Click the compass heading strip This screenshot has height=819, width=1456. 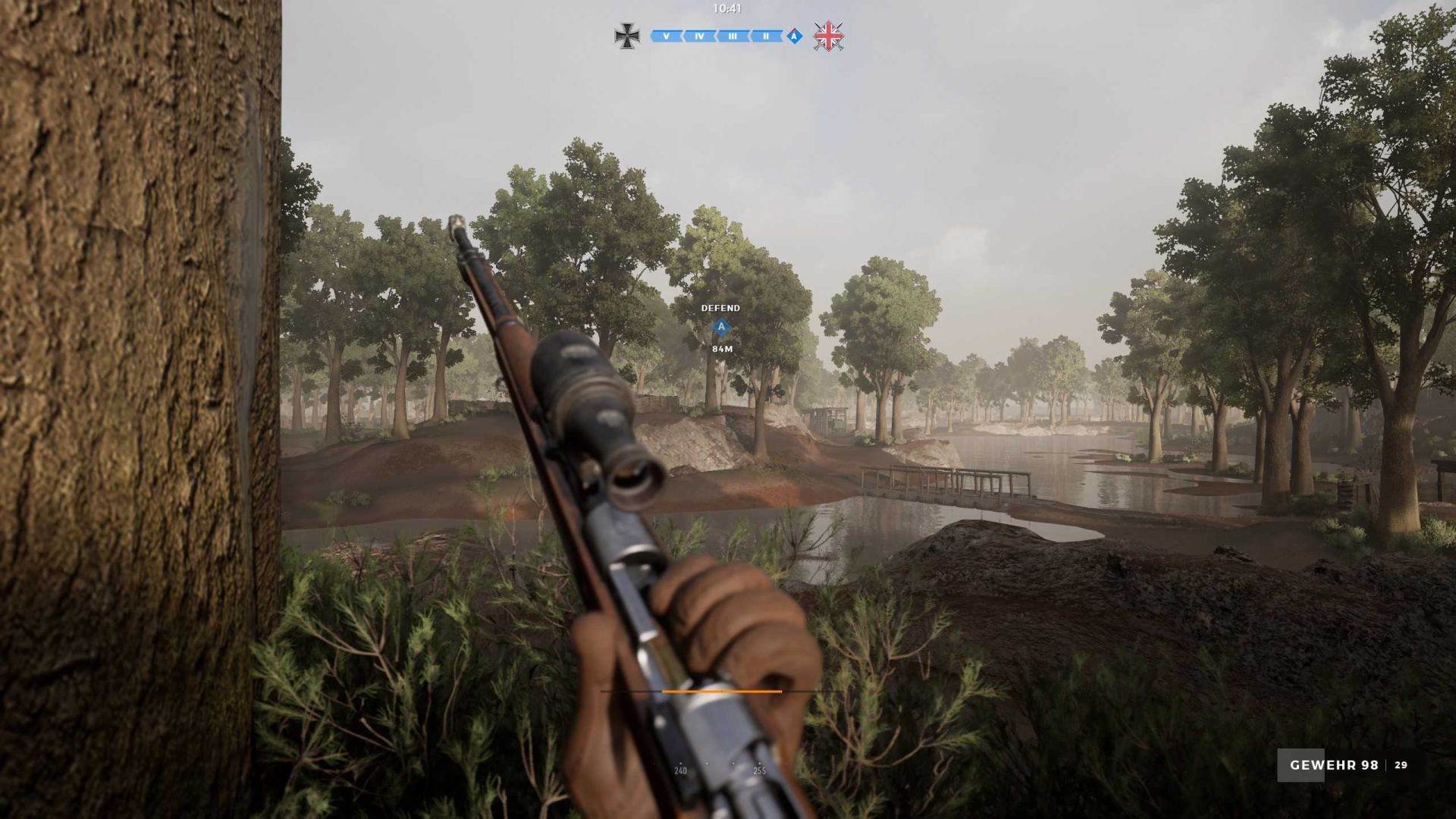click(720, 769)
